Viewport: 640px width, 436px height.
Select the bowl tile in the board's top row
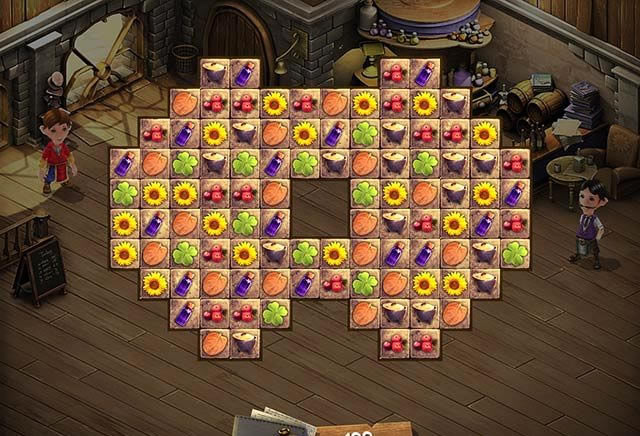[x=214, y=73]
